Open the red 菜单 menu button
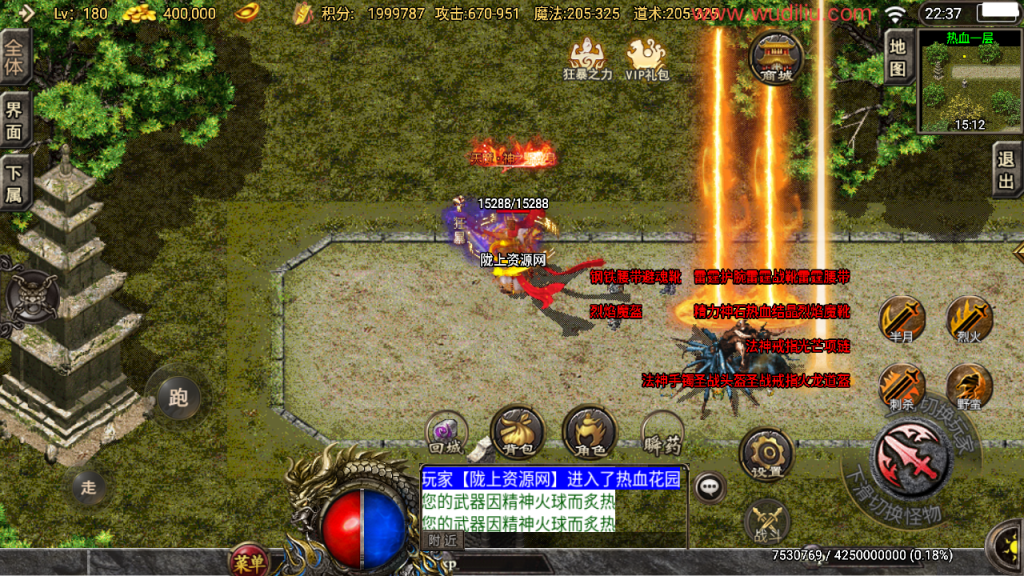This screenshot has height=576, width=1024. 247,559
